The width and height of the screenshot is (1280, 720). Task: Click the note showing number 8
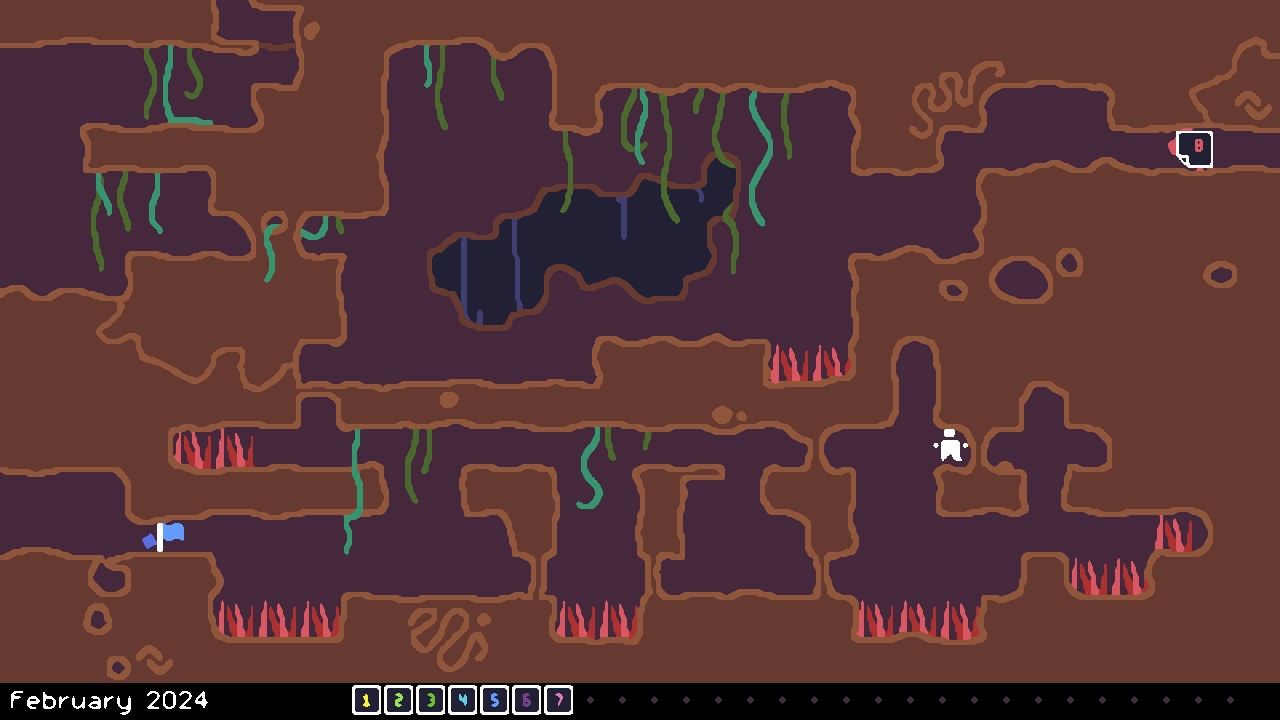click(1197, 148)
